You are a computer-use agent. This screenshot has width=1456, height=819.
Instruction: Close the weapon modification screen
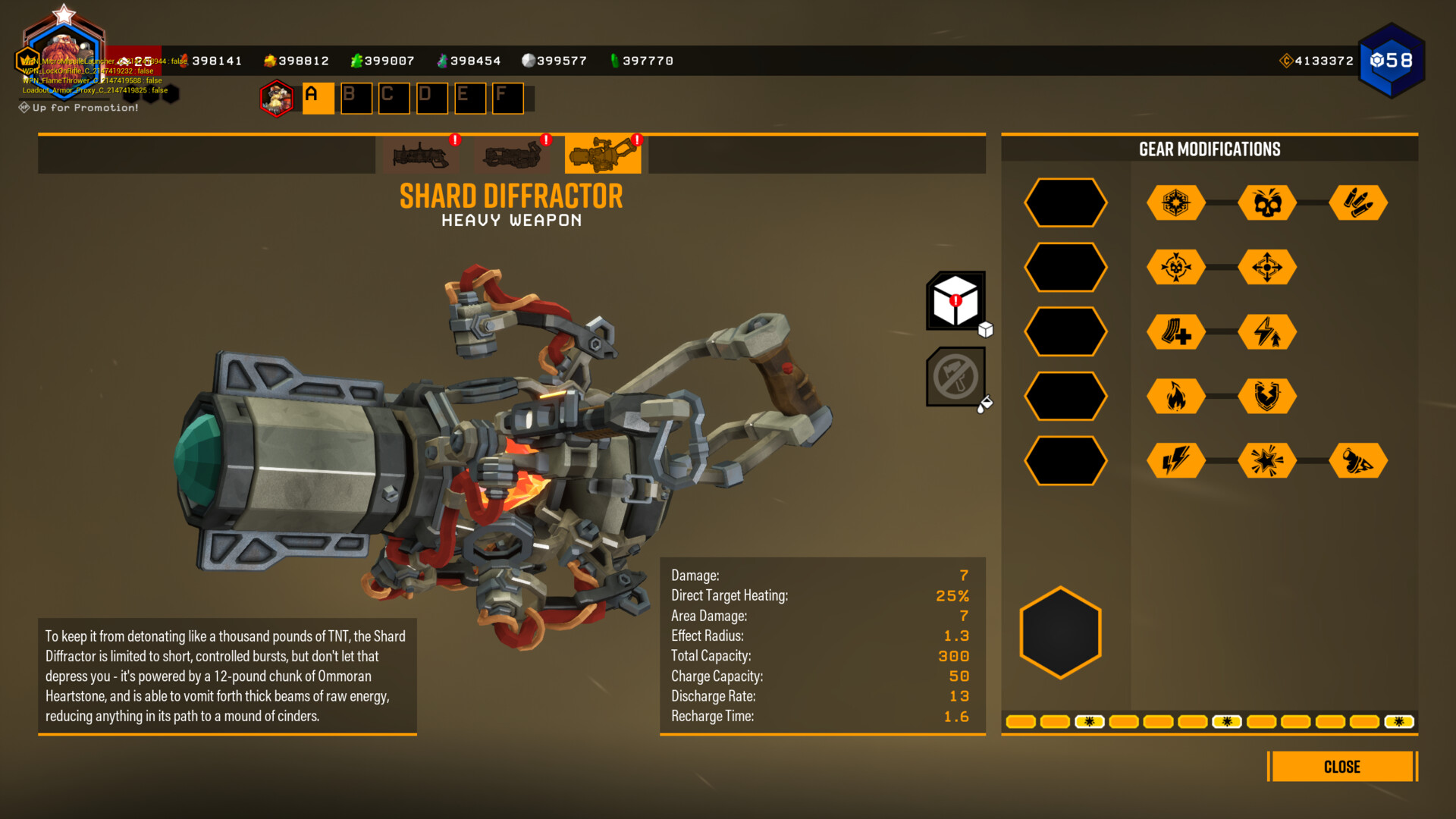tap(1341, 767)
